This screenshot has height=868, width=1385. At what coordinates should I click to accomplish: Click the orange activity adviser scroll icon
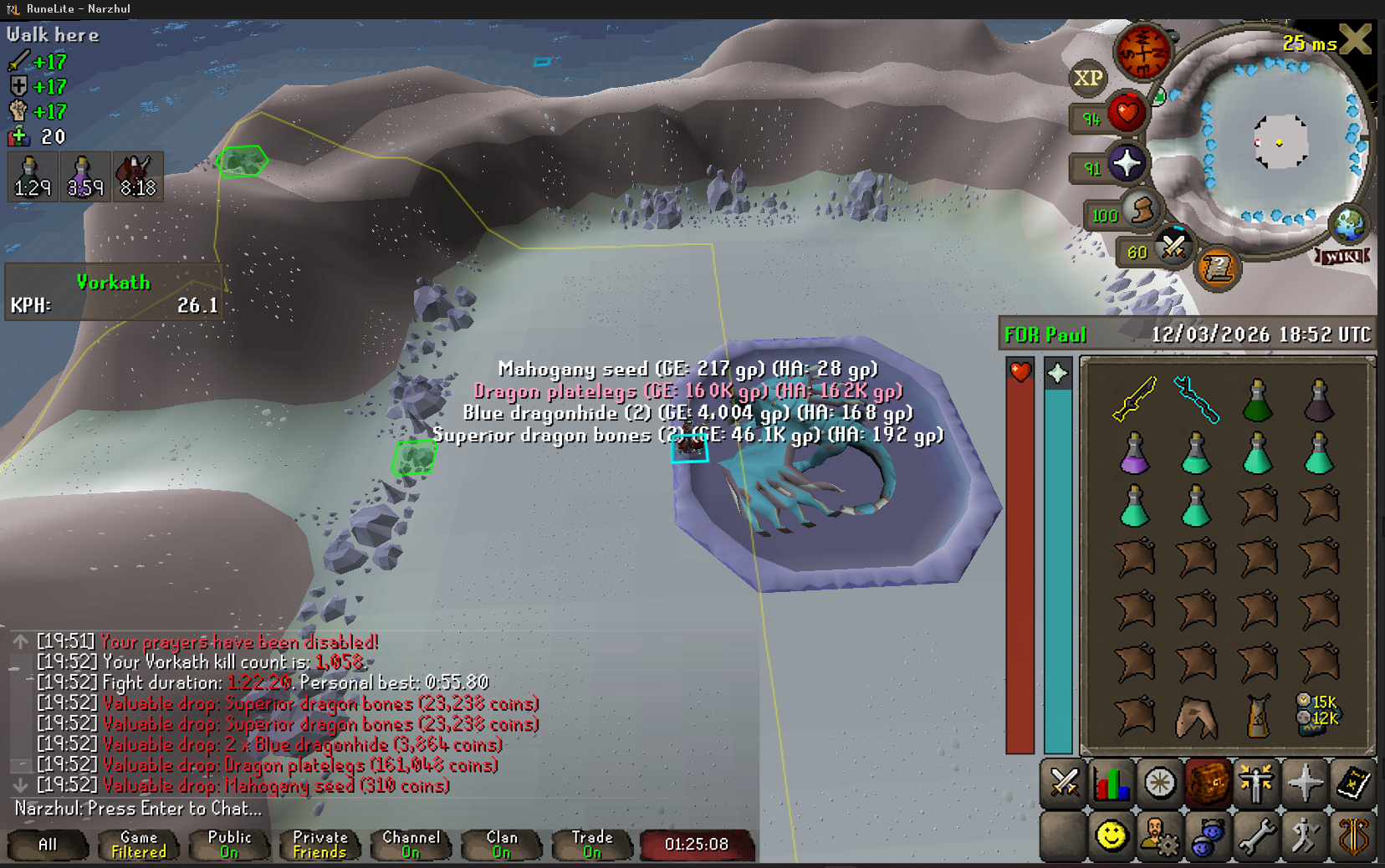click(x=1218, y=268)
